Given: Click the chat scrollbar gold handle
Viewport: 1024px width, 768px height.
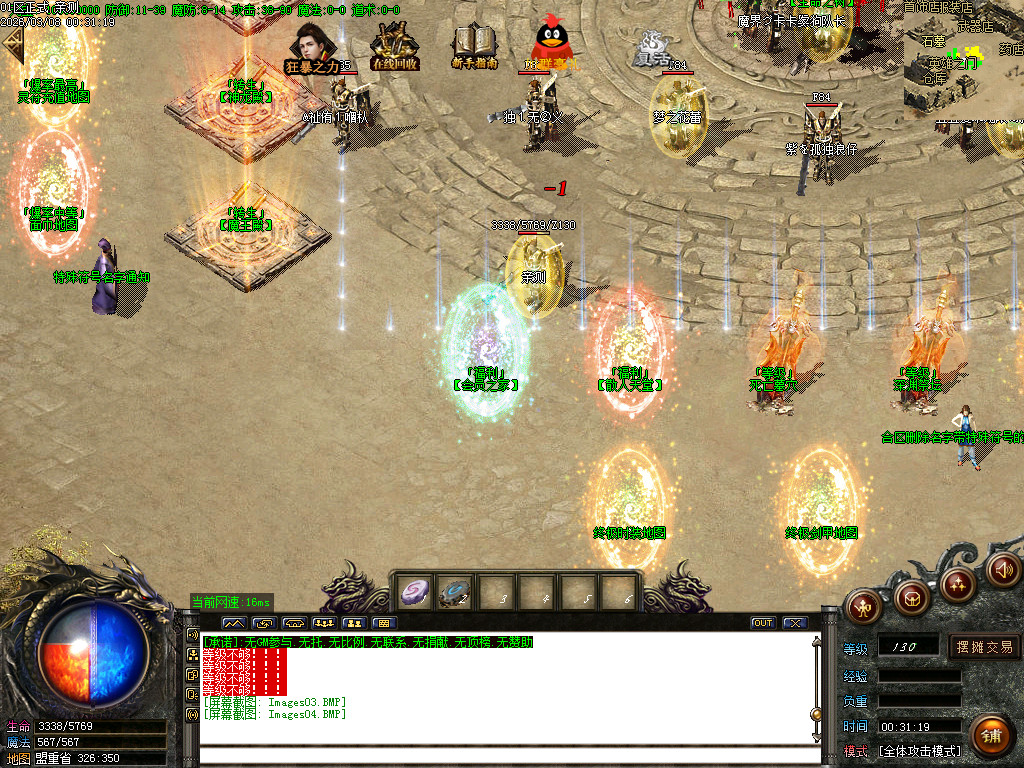Looking at the screenshot, I should 816,714.
